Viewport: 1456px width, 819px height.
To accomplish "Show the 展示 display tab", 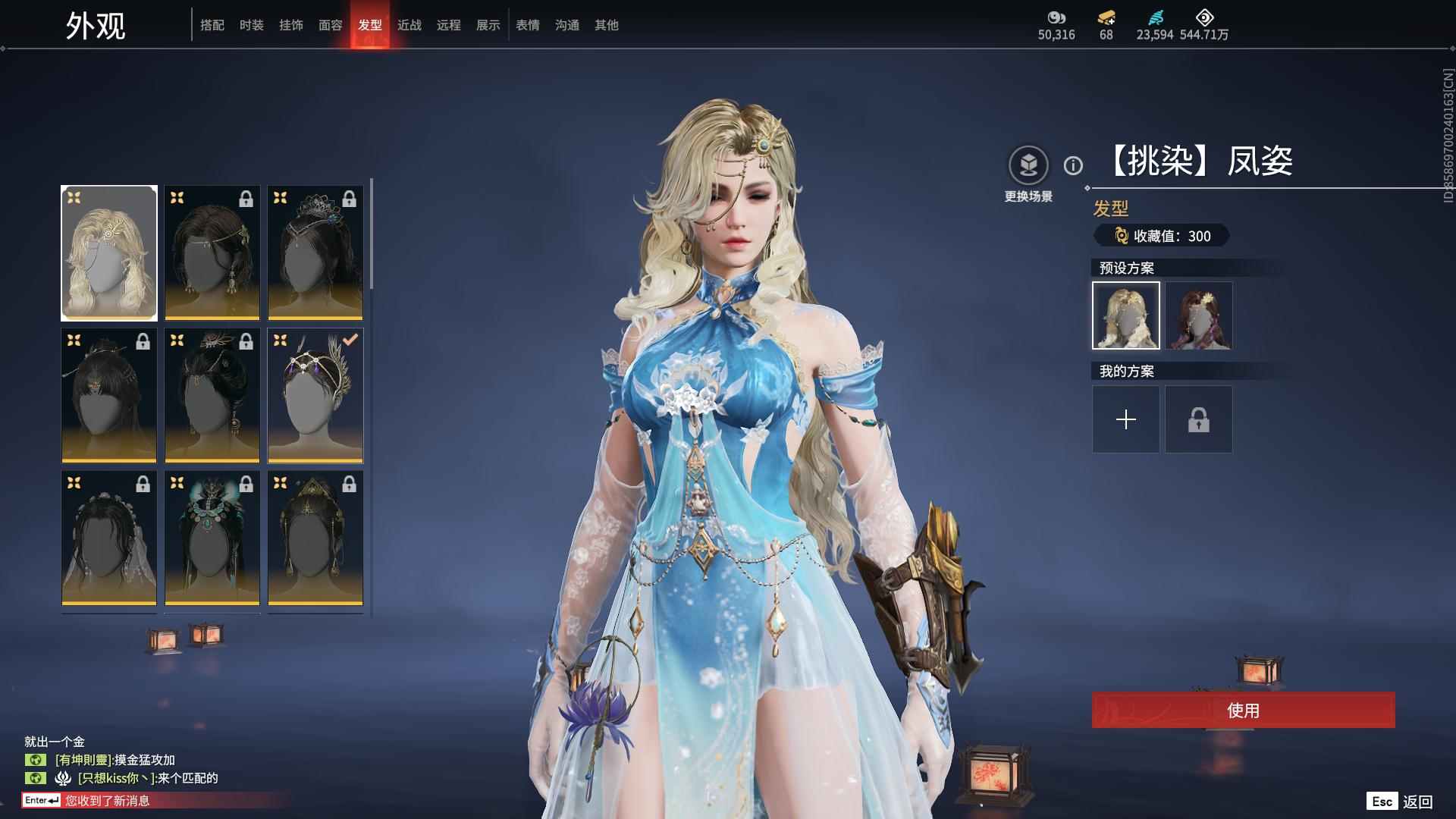I will (488, 25).
